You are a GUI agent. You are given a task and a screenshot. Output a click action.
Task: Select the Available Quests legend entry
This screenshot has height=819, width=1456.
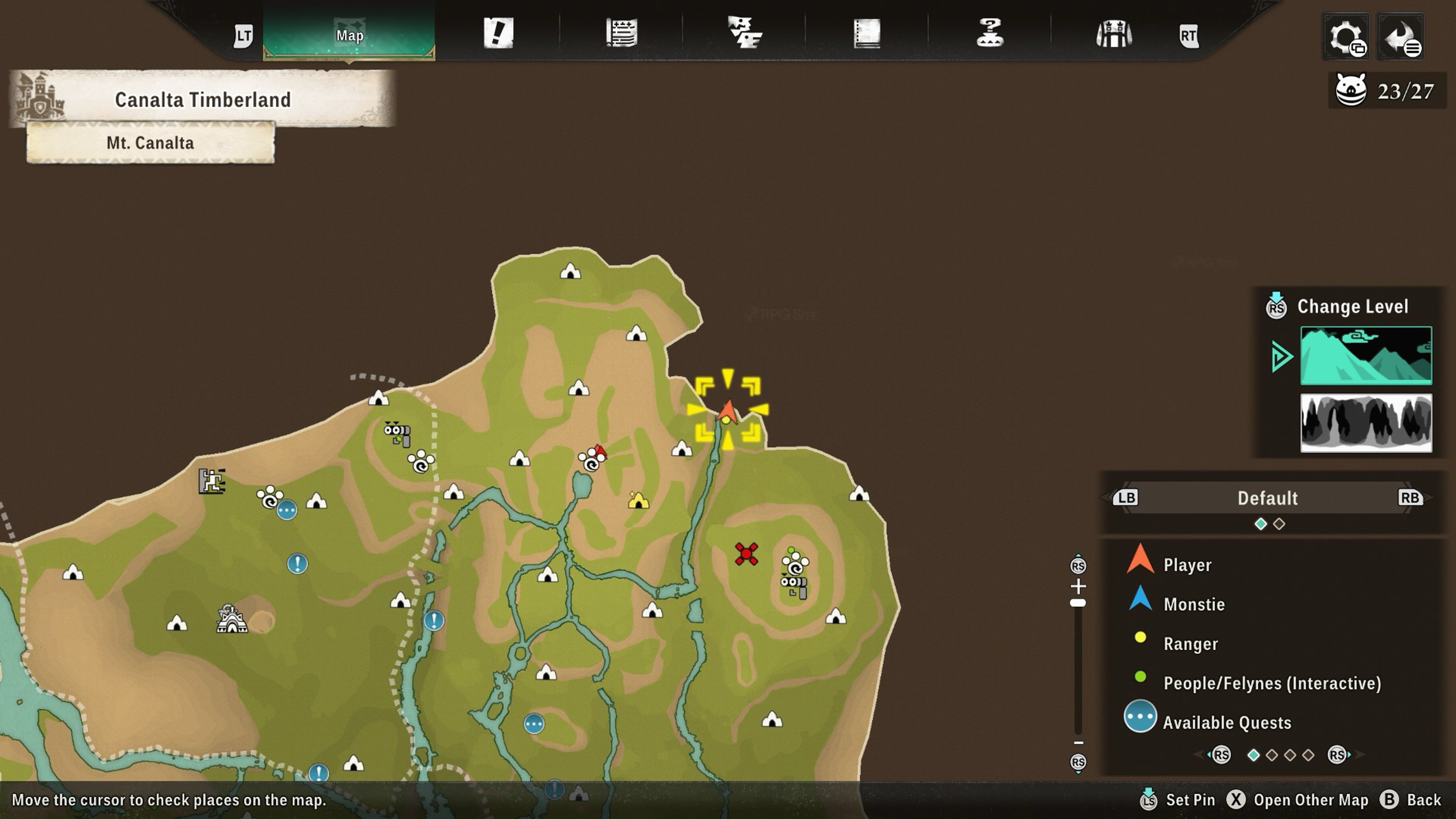1226,722
